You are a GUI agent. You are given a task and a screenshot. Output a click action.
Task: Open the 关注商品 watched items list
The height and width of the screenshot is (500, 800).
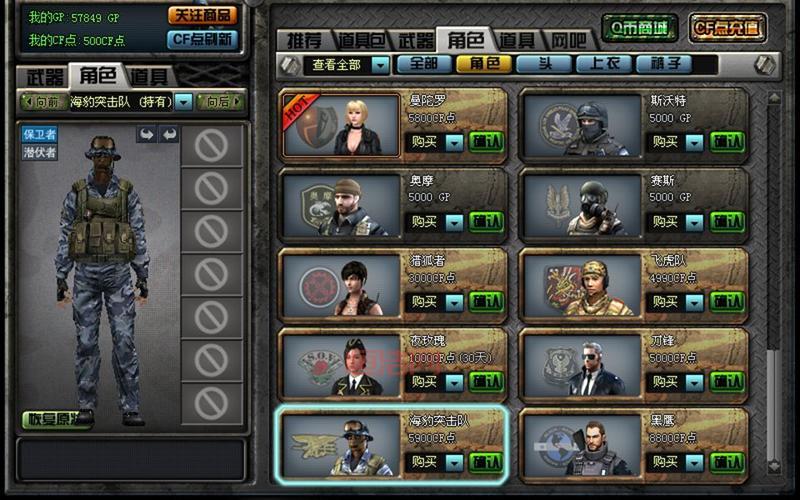pos(202,15)
